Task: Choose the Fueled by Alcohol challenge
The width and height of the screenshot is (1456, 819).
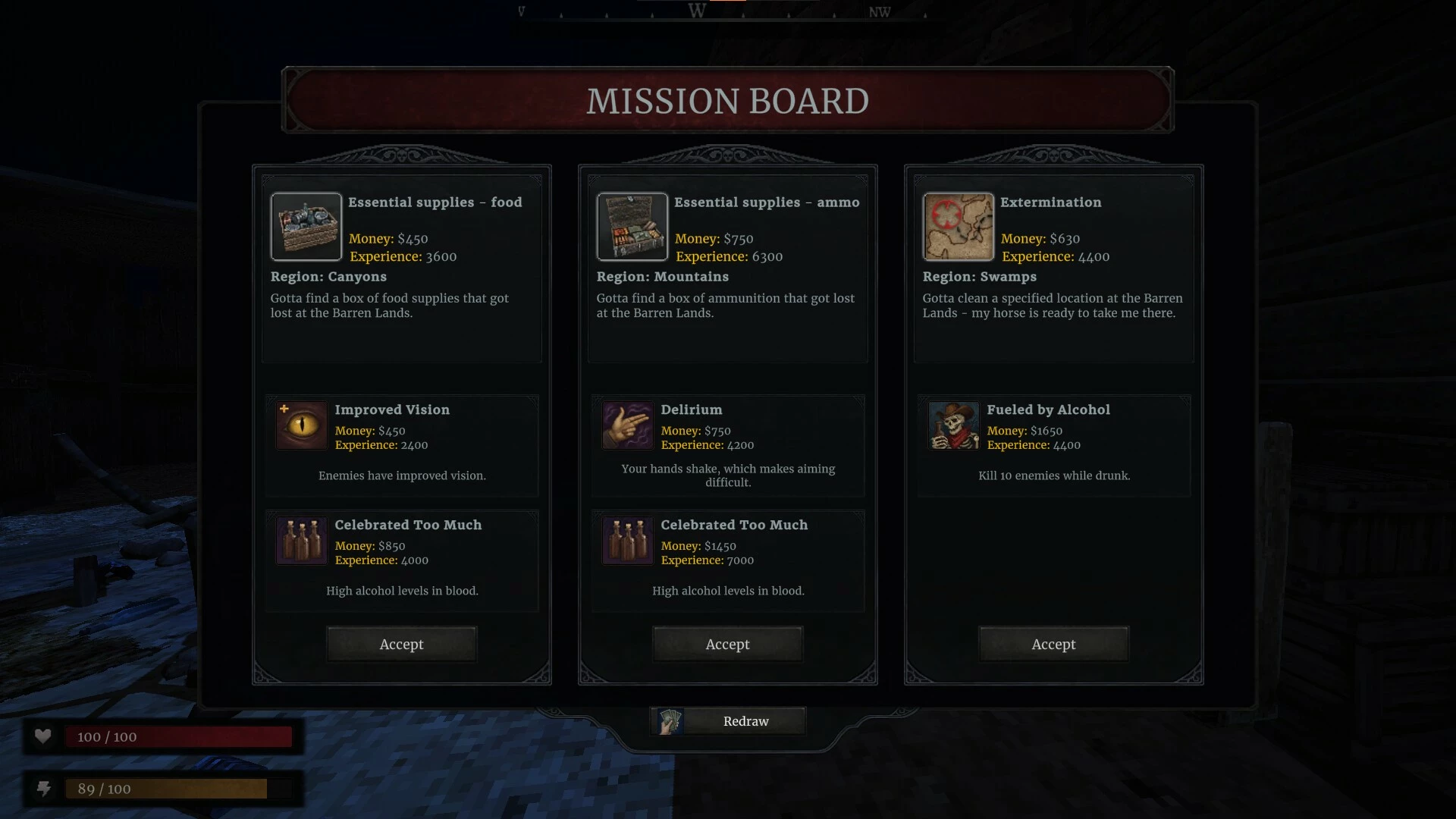Action: (x=1053, y=445)
